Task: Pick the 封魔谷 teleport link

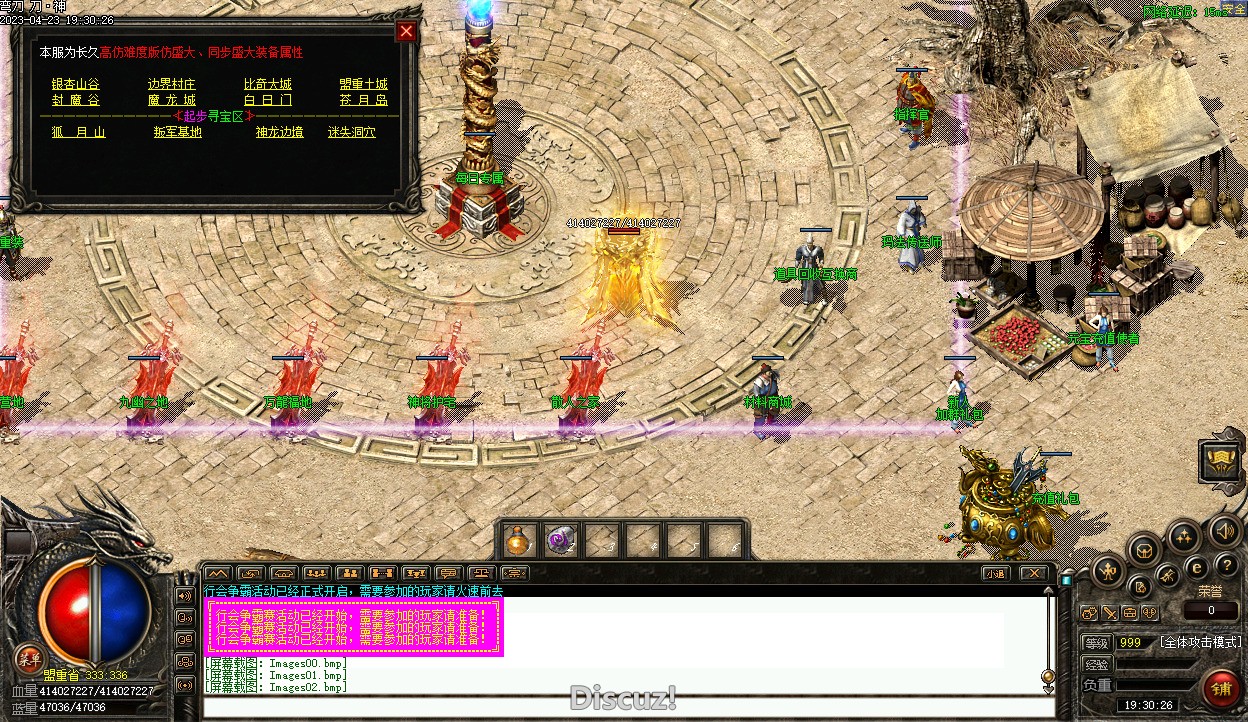Action: coord(76,100)
